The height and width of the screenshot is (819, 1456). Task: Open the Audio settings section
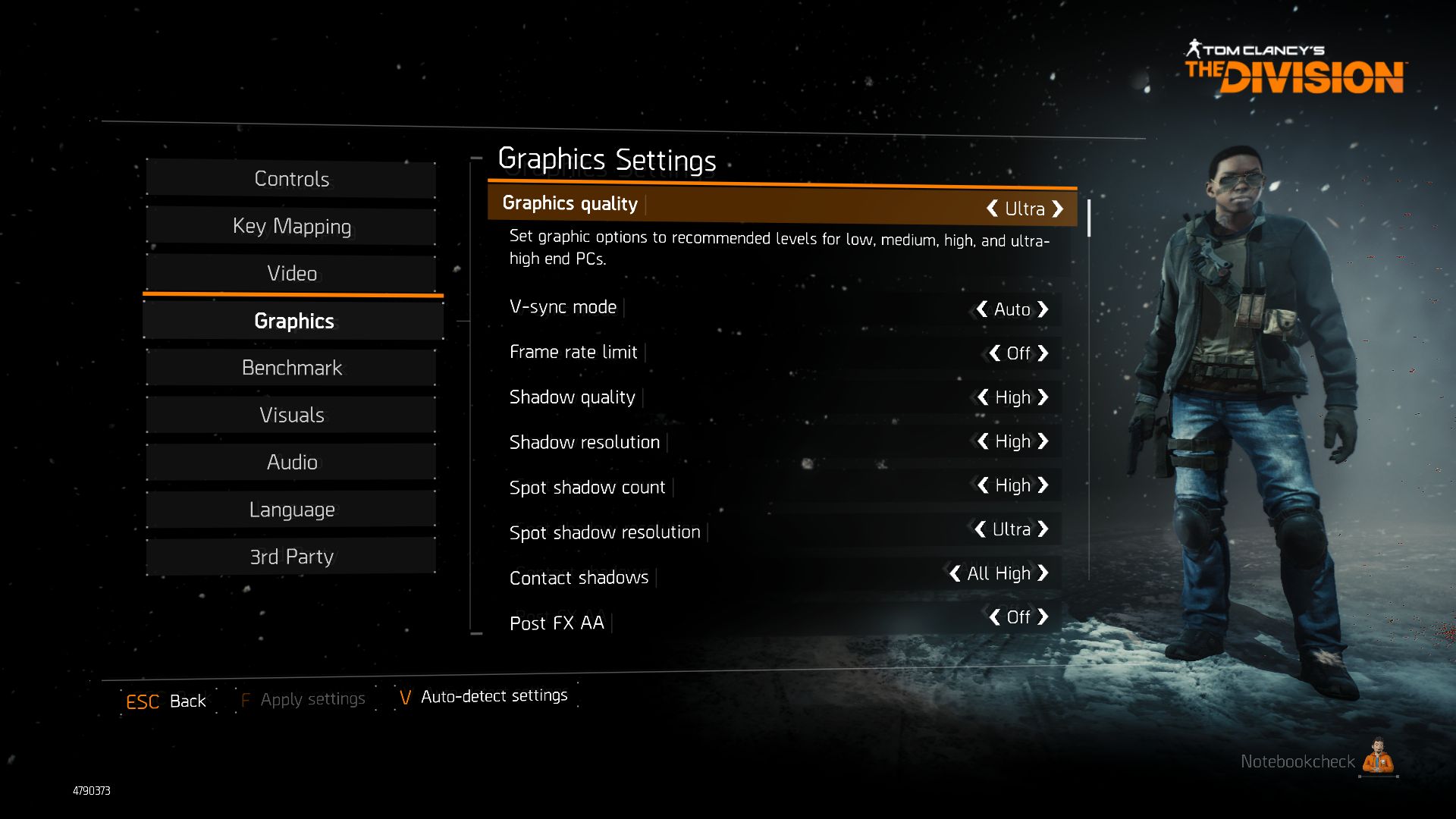click(x=291, y=462)
